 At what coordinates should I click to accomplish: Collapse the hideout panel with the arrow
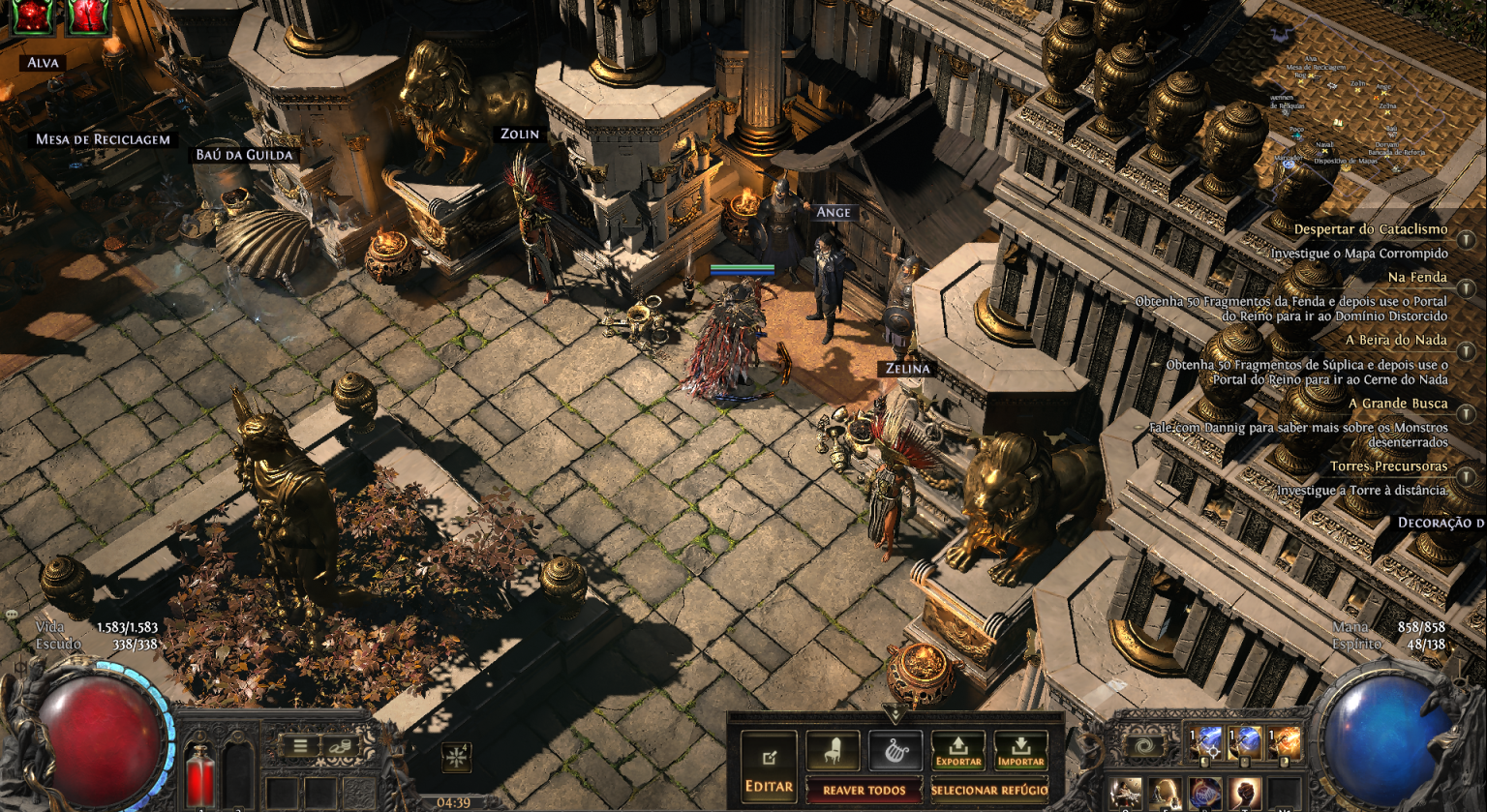tap(895, 714)
